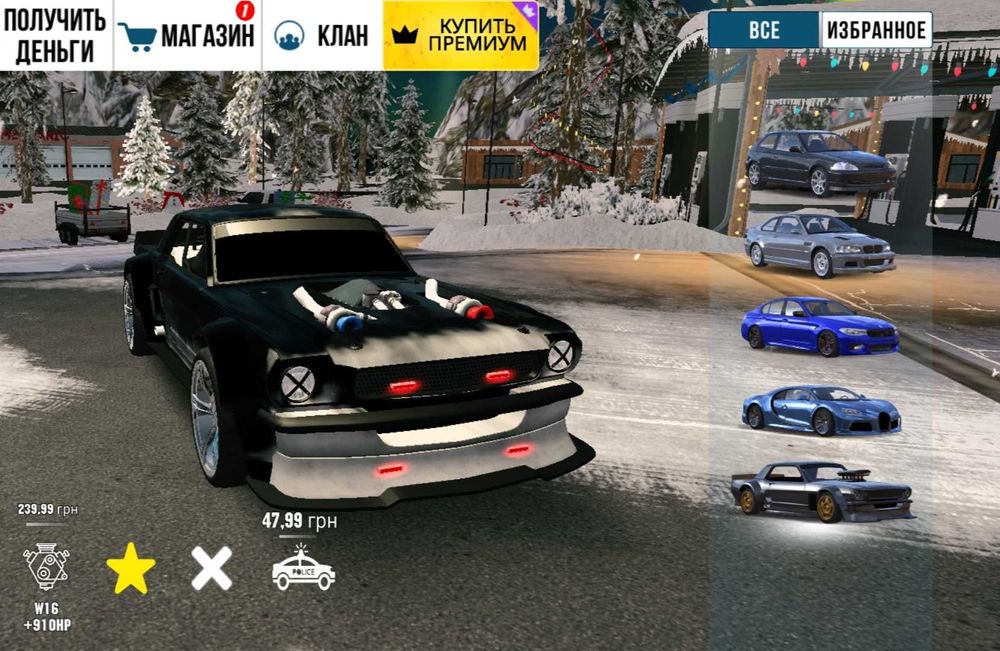The image size is (1000, 651).
Task: Choose the black BMW coupe thumbnail
Action: pos(820,161)
